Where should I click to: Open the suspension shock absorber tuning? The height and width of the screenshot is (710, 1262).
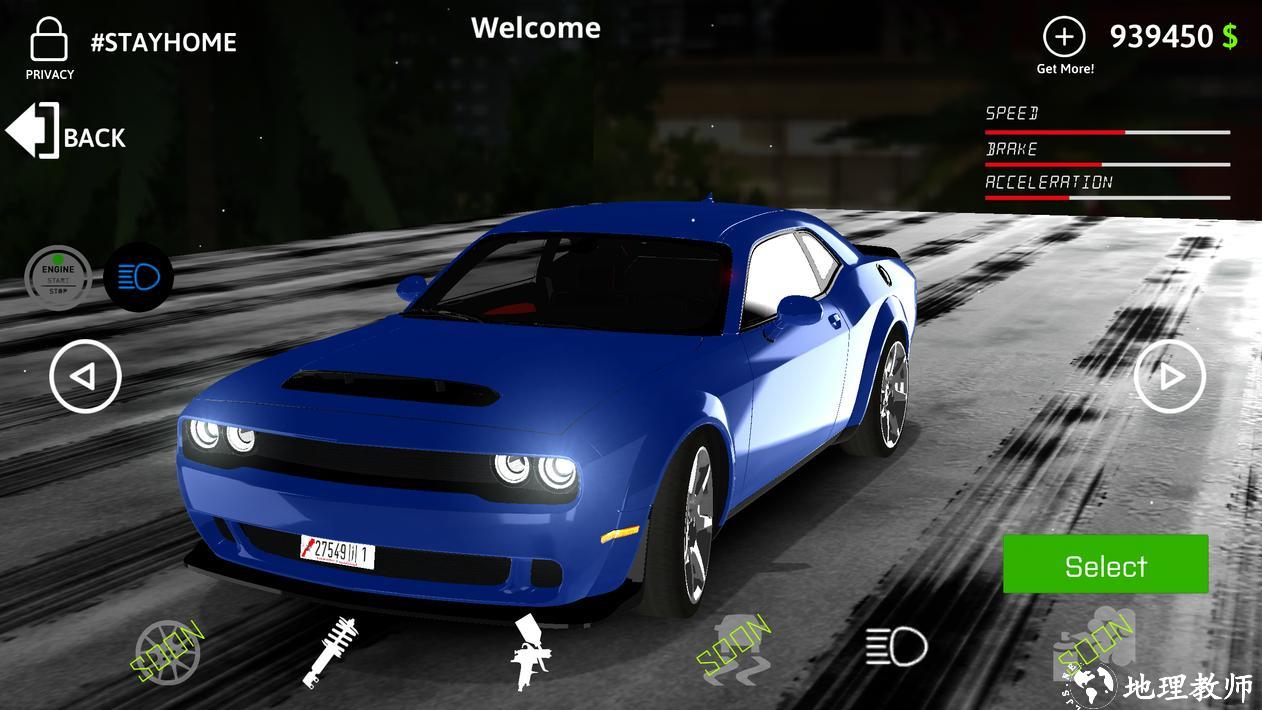pos(330,651)
